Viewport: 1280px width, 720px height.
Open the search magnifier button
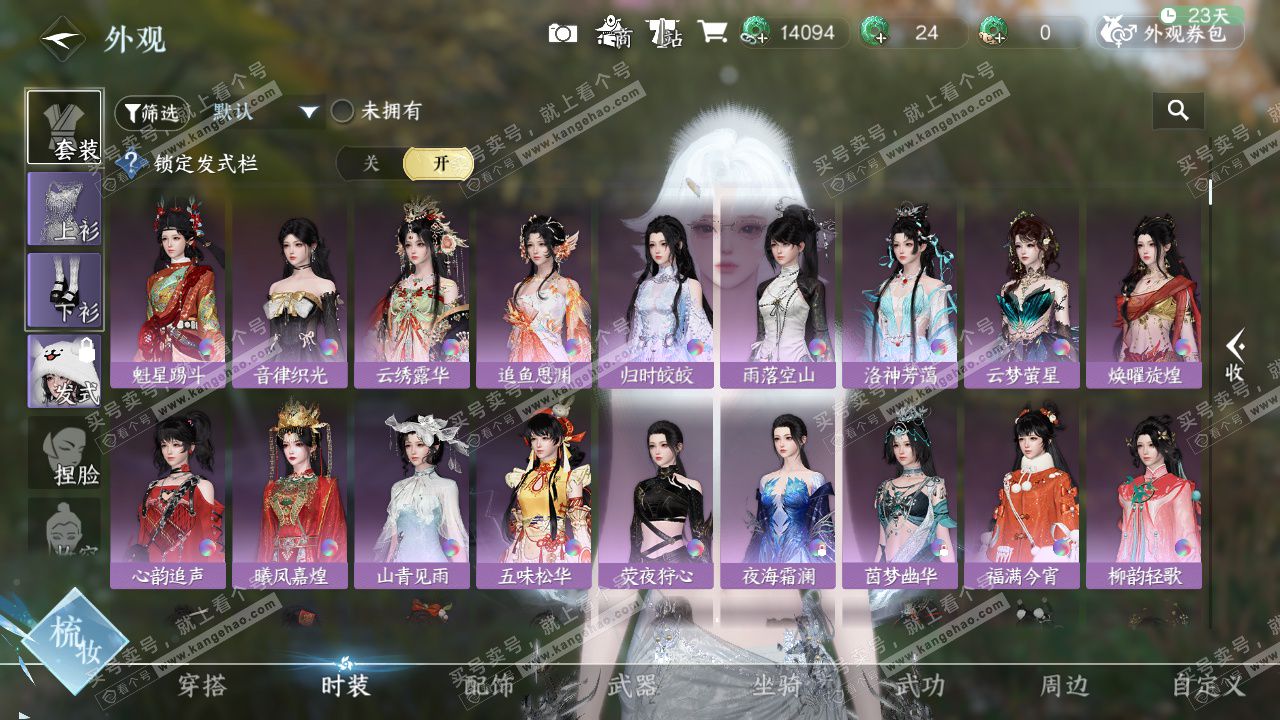point(1178,111)
